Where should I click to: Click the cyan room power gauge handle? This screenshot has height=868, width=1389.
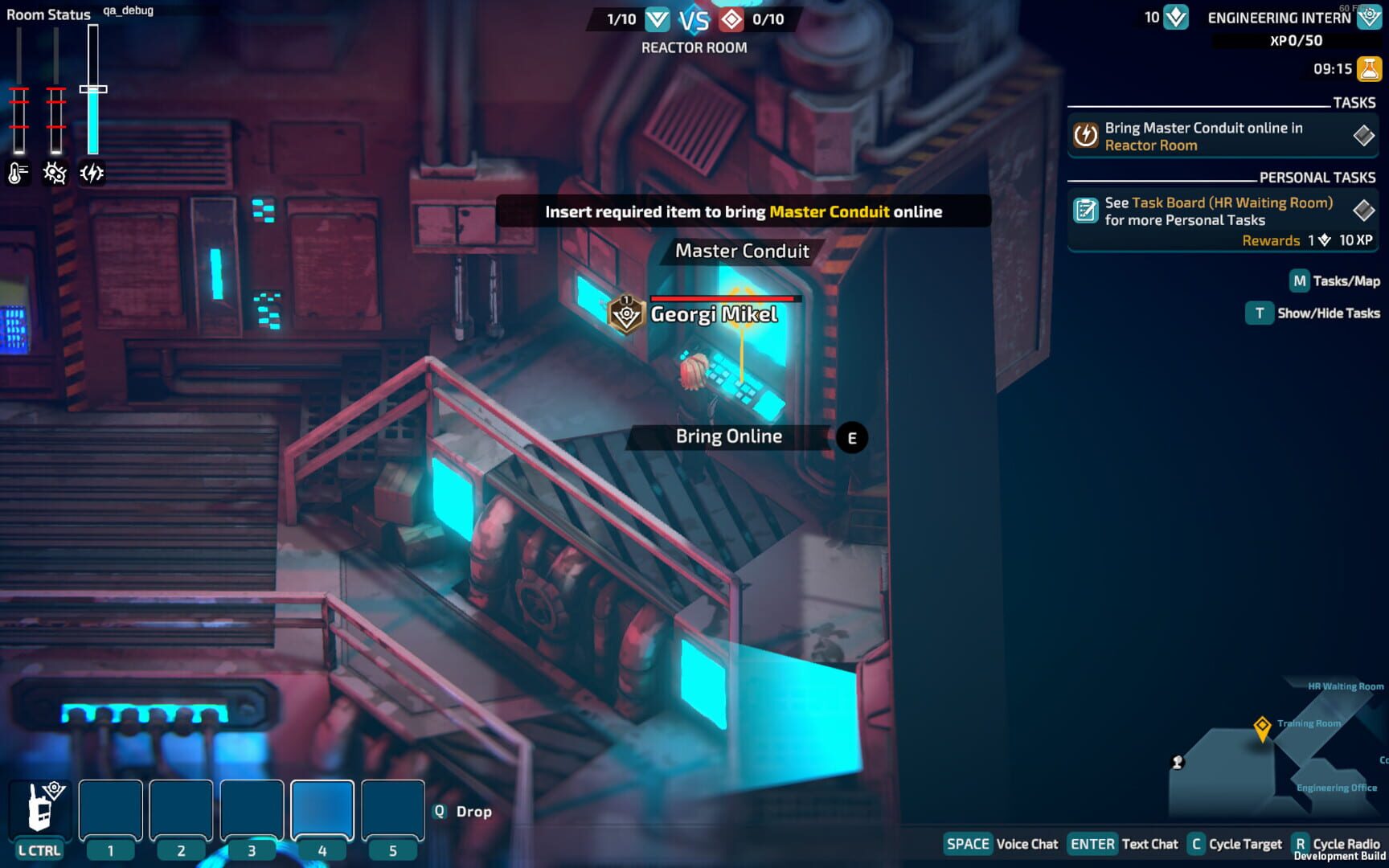tap(94, 88)
